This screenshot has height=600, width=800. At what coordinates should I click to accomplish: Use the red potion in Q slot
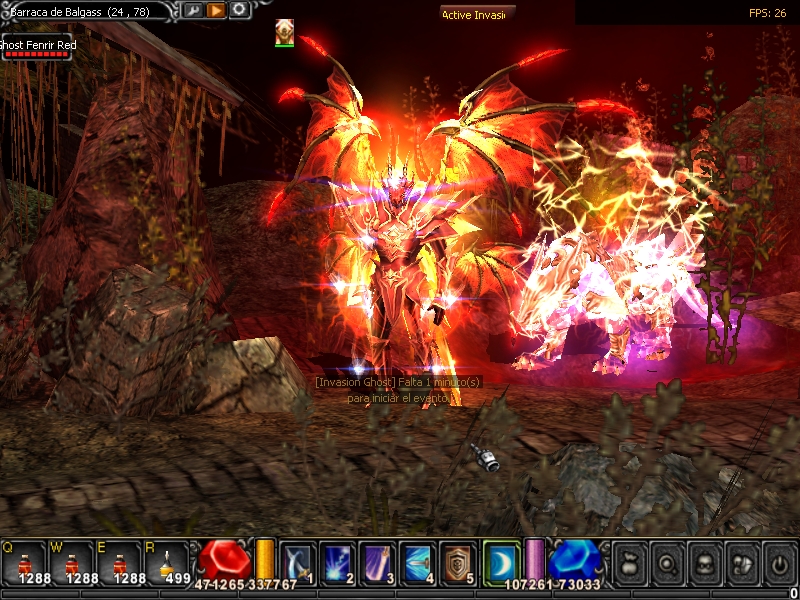click(24, 562)
